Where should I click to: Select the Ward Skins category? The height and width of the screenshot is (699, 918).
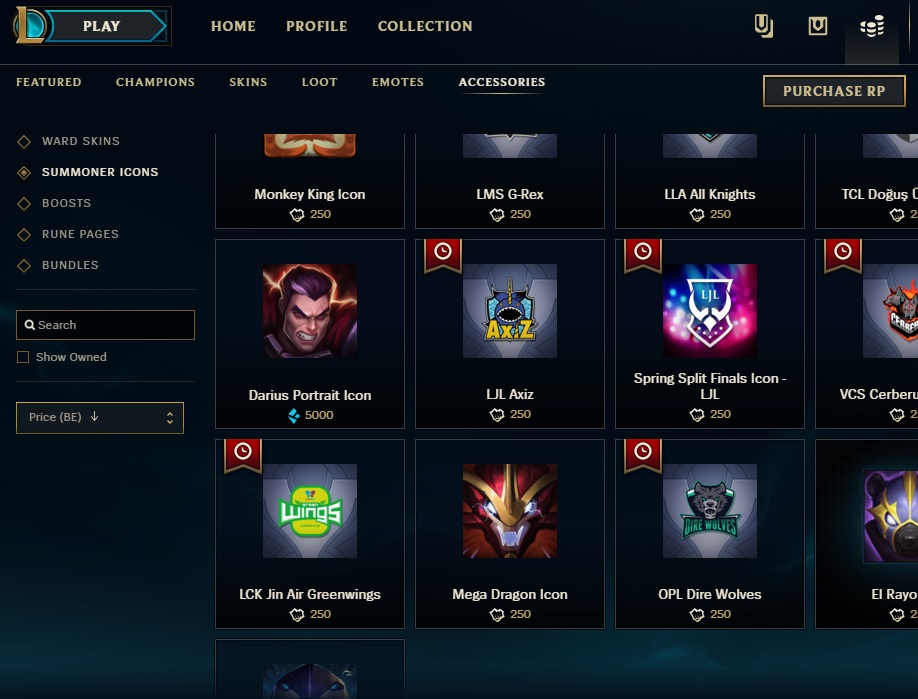[80, 141]
